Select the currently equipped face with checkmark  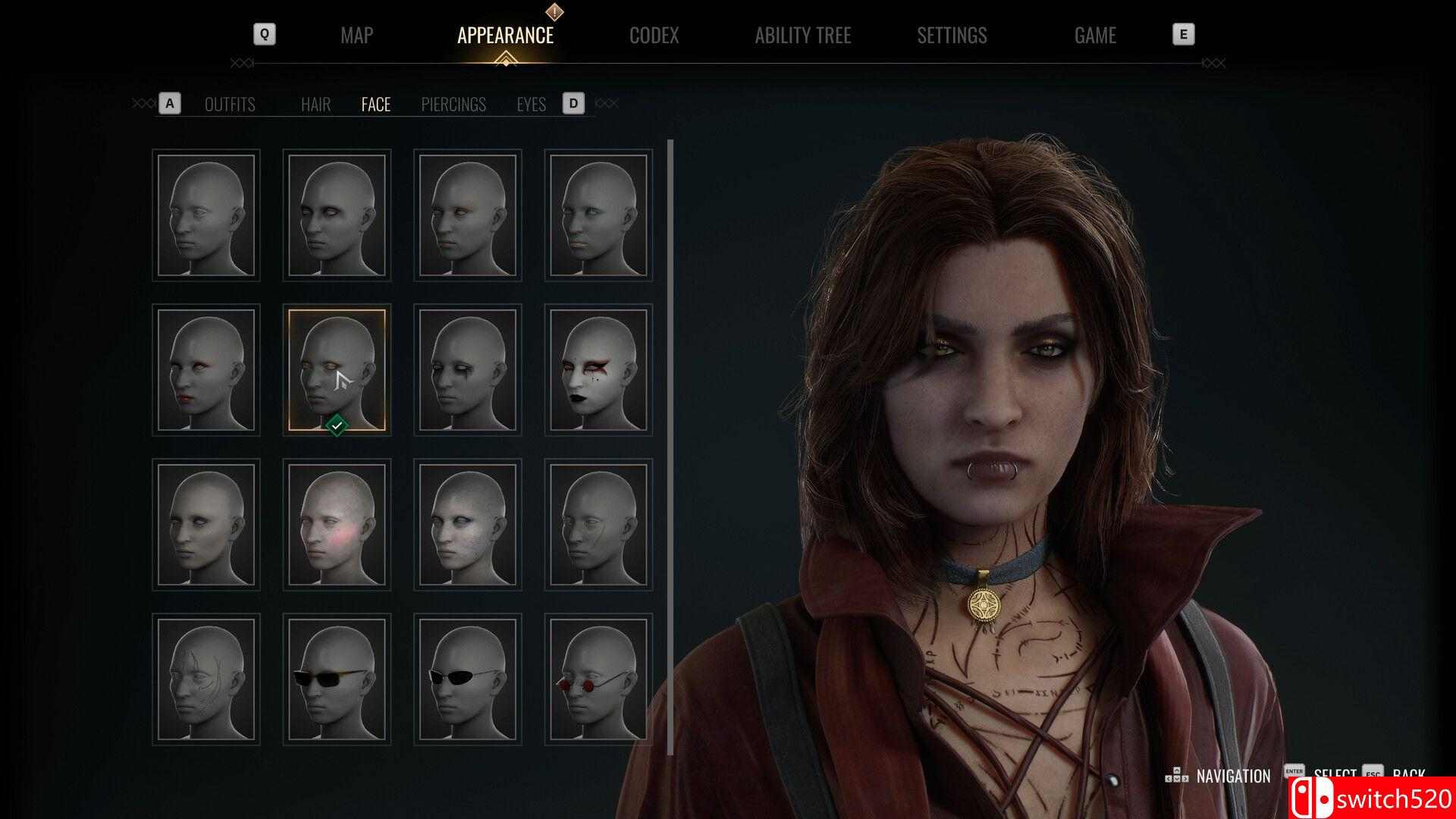(x=337, y=370)
